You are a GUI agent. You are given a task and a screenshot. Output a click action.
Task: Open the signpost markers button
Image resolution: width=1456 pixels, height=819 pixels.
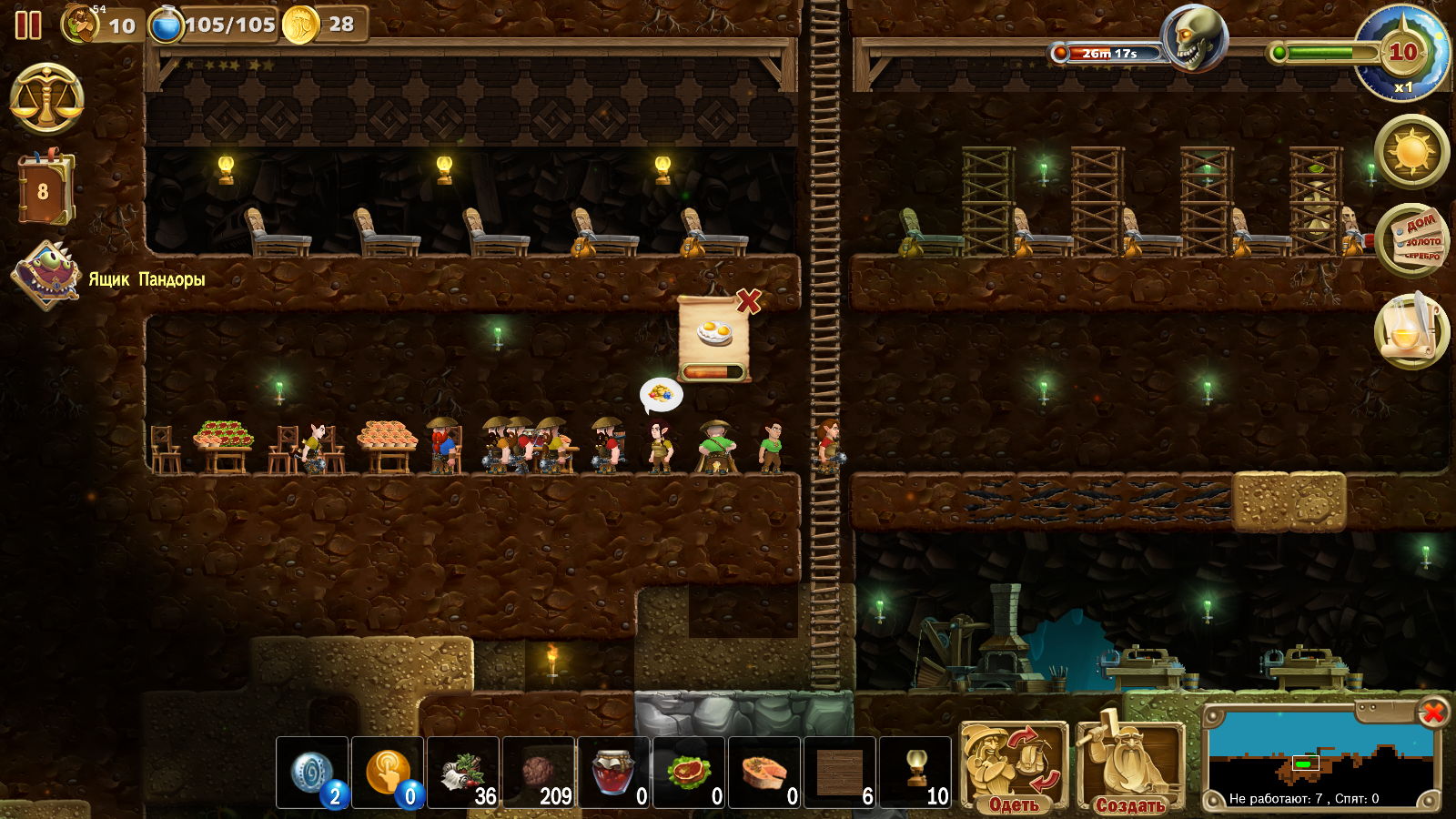[1412, 240]
